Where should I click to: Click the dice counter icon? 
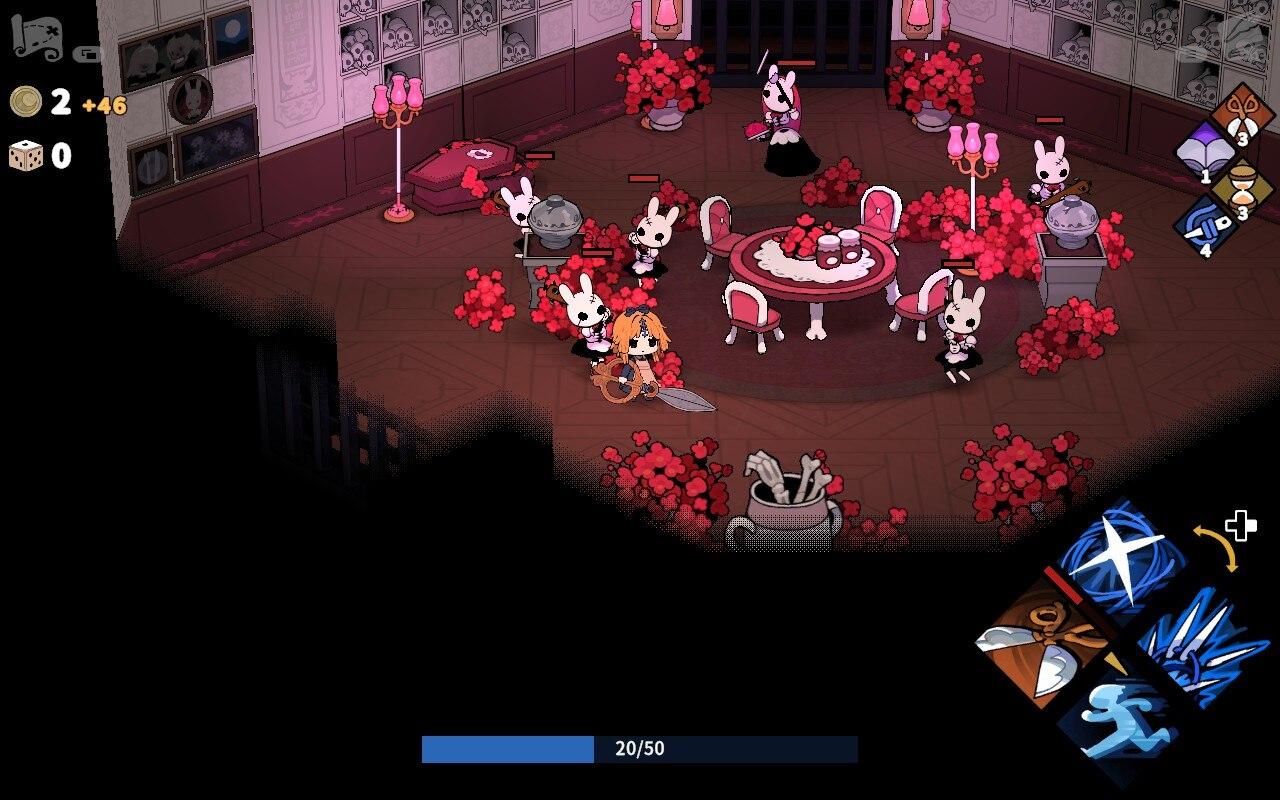click(26, 156)
